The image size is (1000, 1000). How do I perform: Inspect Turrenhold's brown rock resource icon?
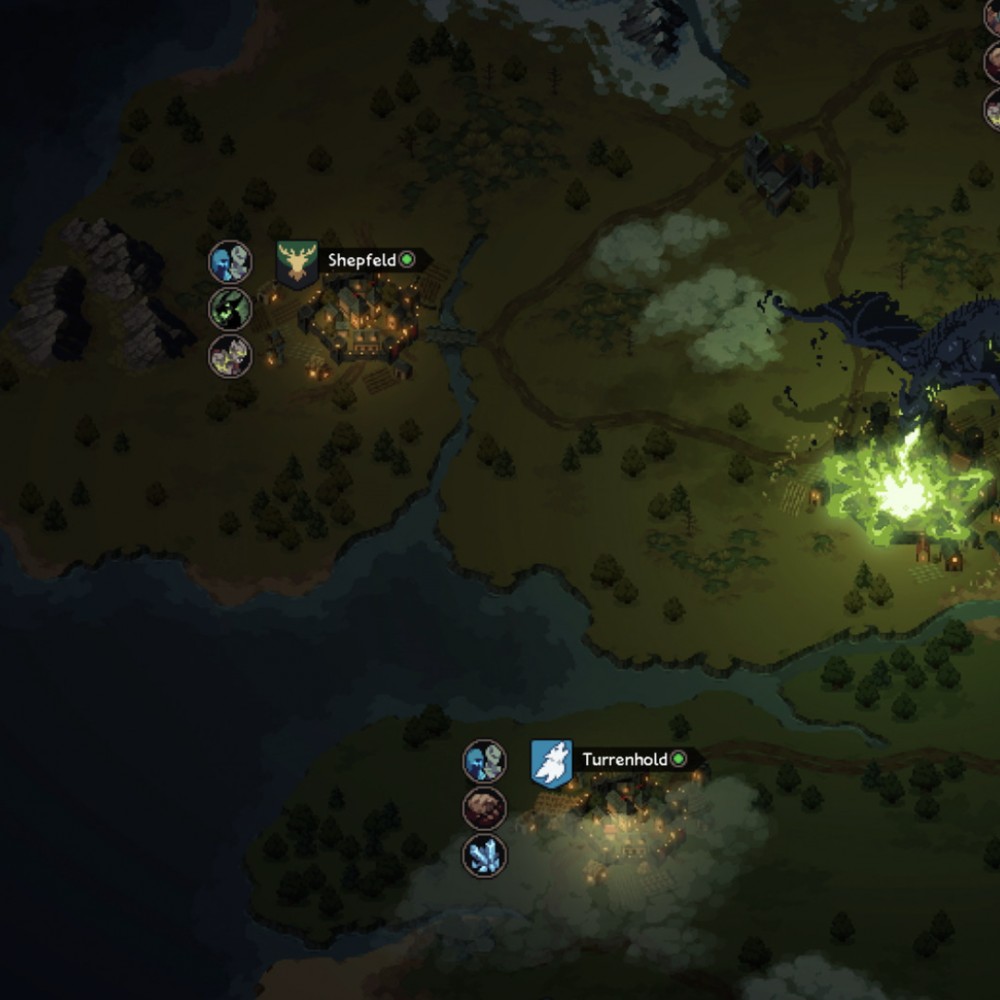click(x=485, y=808)
